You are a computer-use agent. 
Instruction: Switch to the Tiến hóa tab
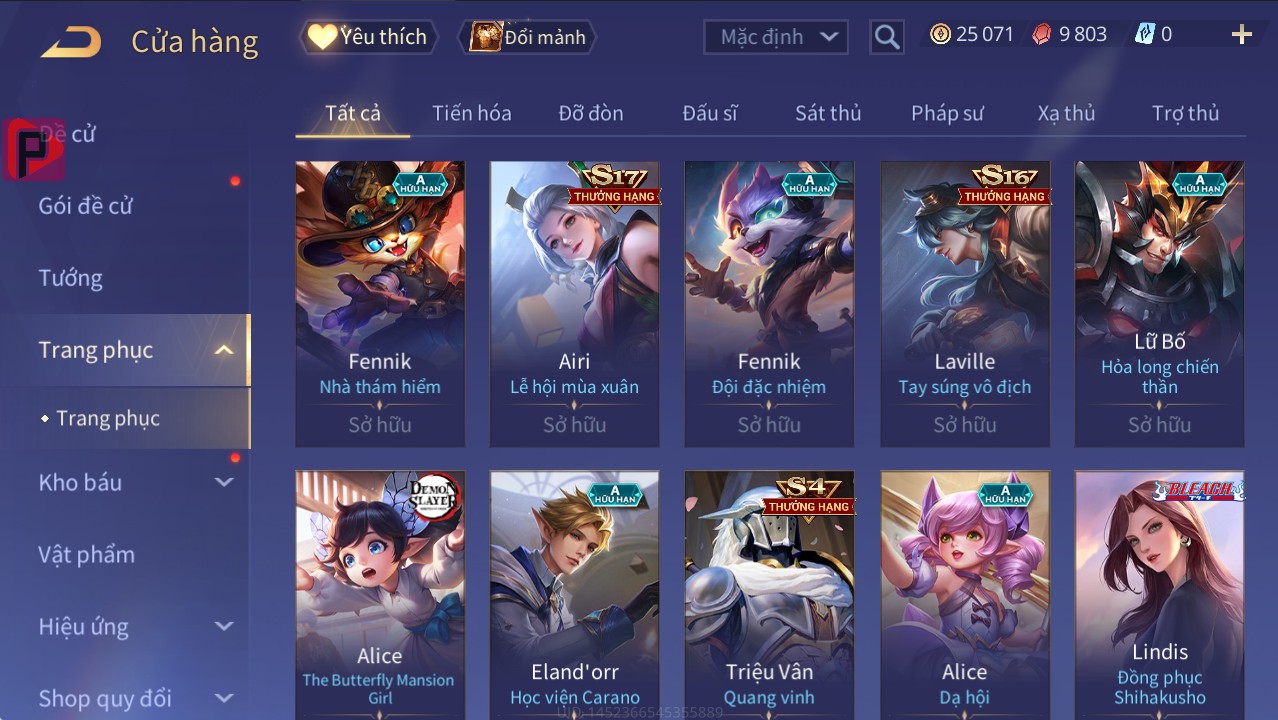pos(471,113)
